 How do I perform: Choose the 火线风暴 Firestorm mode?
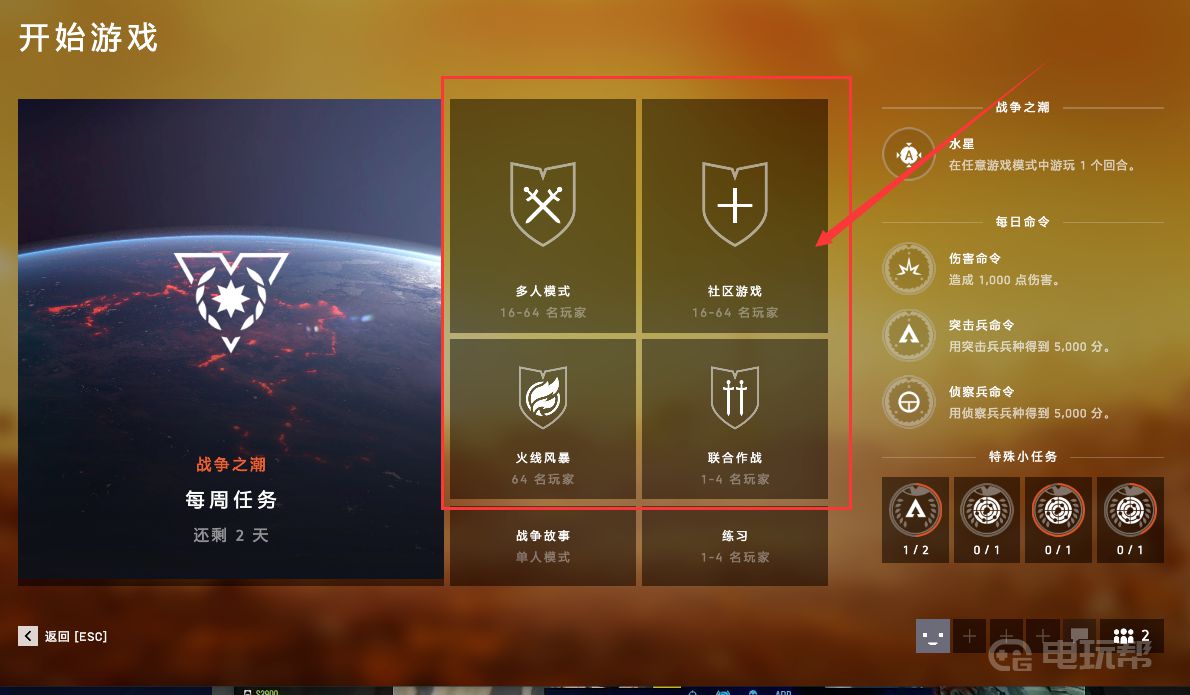click(542, 418)
